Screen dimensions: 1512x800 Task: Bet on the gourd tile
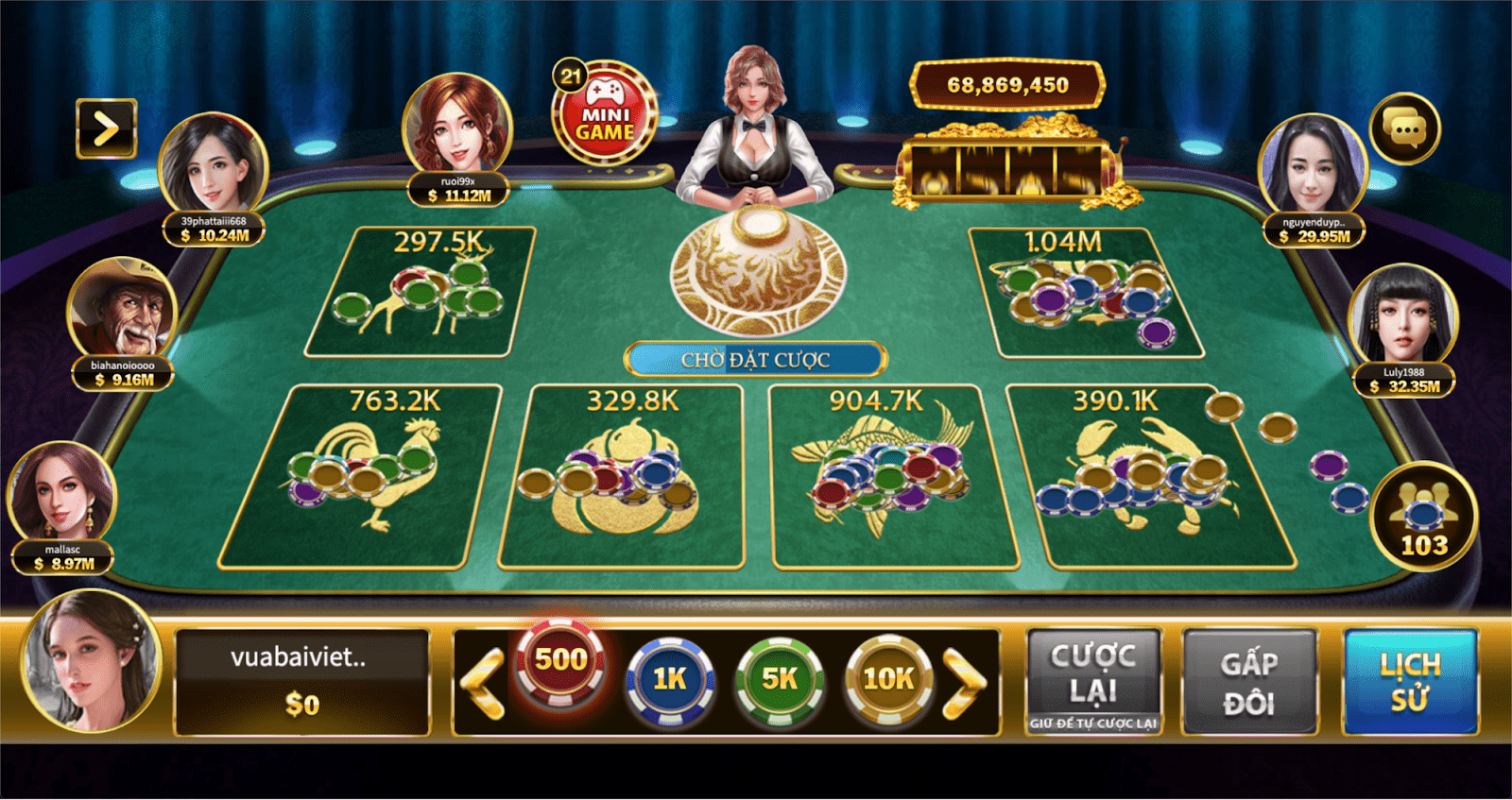pyautogui.click(x=621, y=477)
